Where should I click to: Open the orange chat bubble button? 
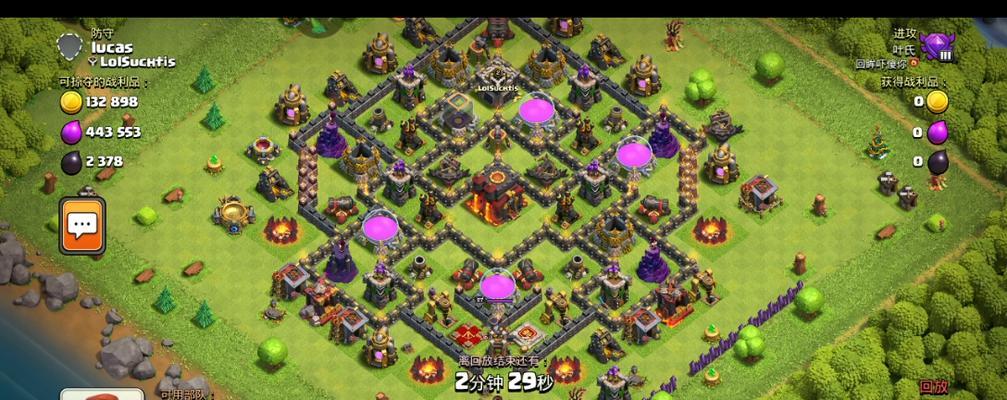coord(82,225)
